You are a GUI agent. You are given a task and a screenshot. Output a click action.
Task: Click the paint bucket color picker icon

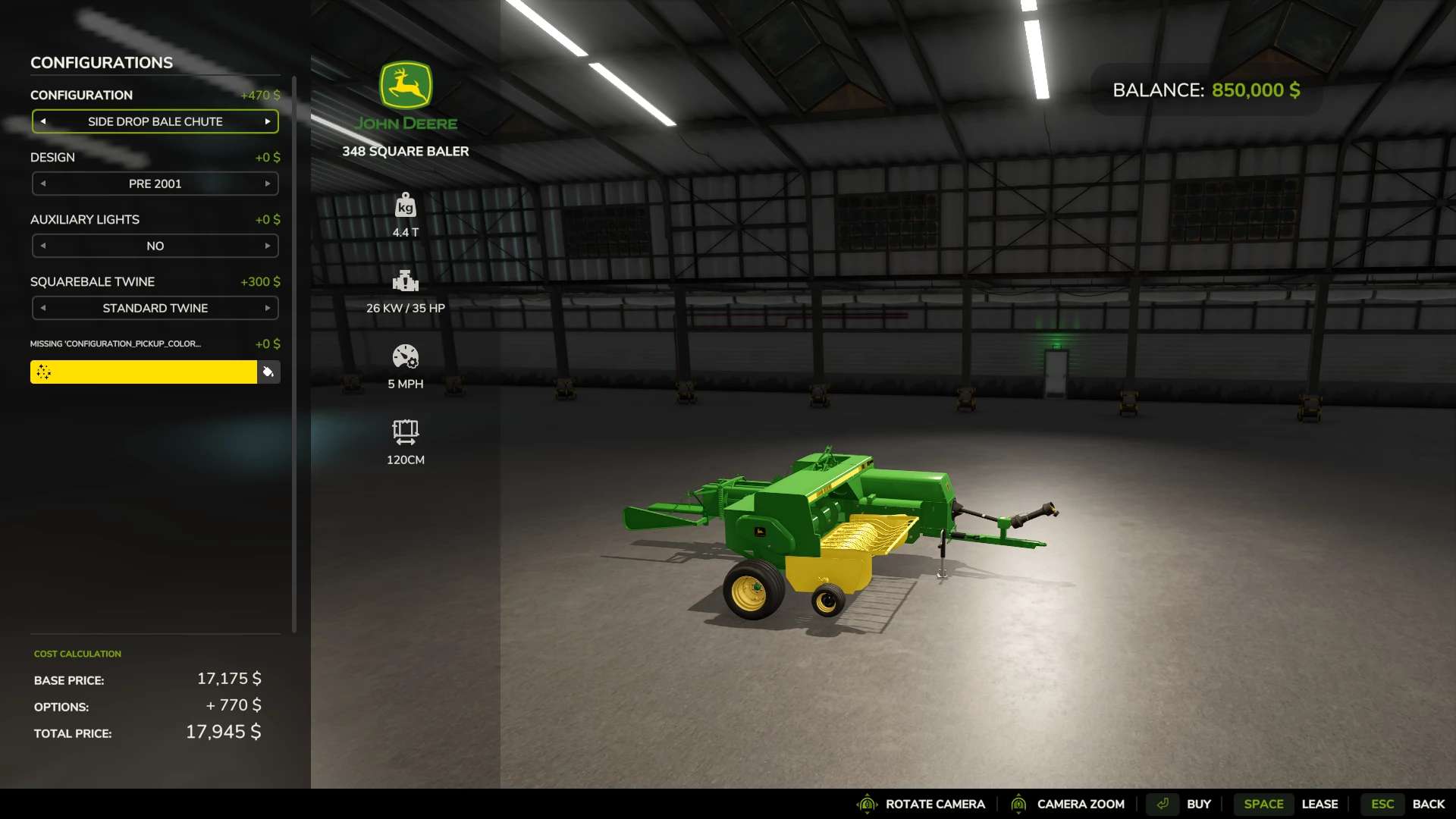click(268, 372)
